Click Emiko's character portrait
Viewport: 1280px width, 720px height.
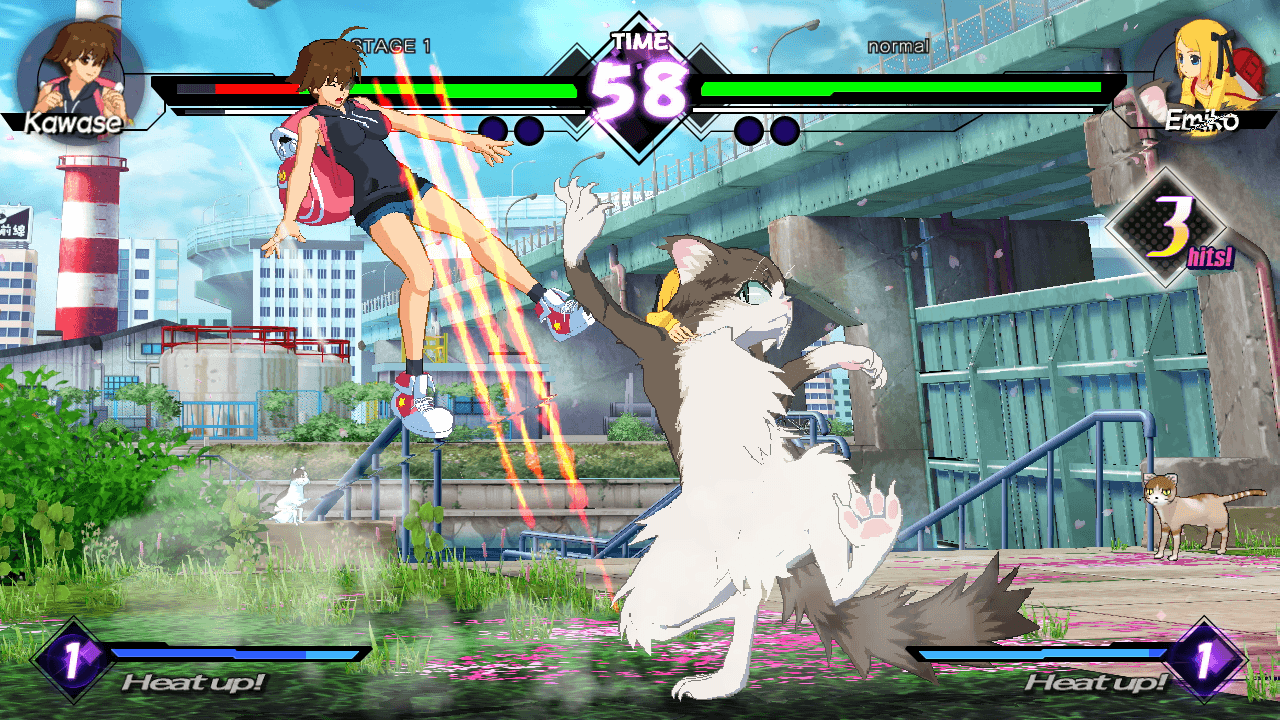(x=1204, y=72)
